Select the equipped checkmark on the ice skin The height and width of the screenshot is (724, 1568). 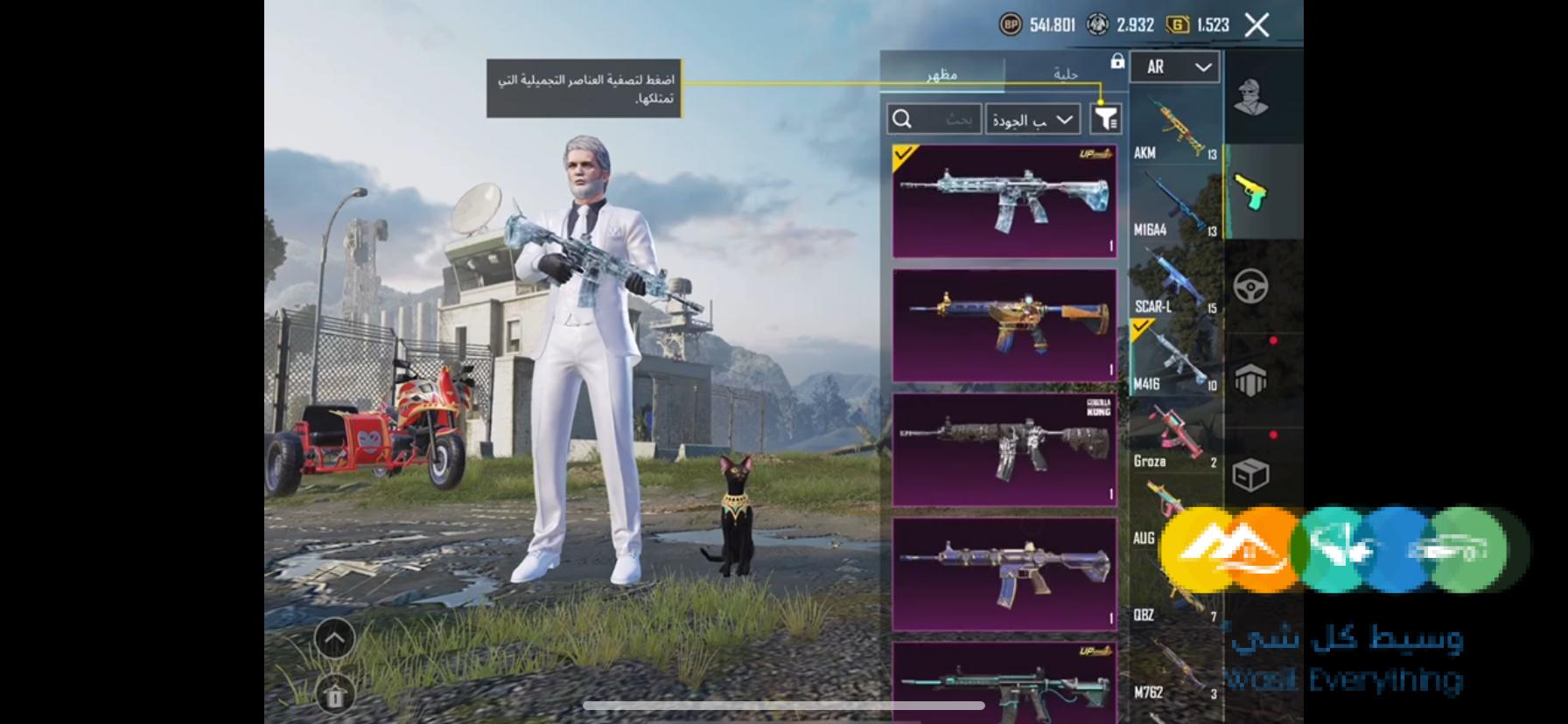pos(905,154)
